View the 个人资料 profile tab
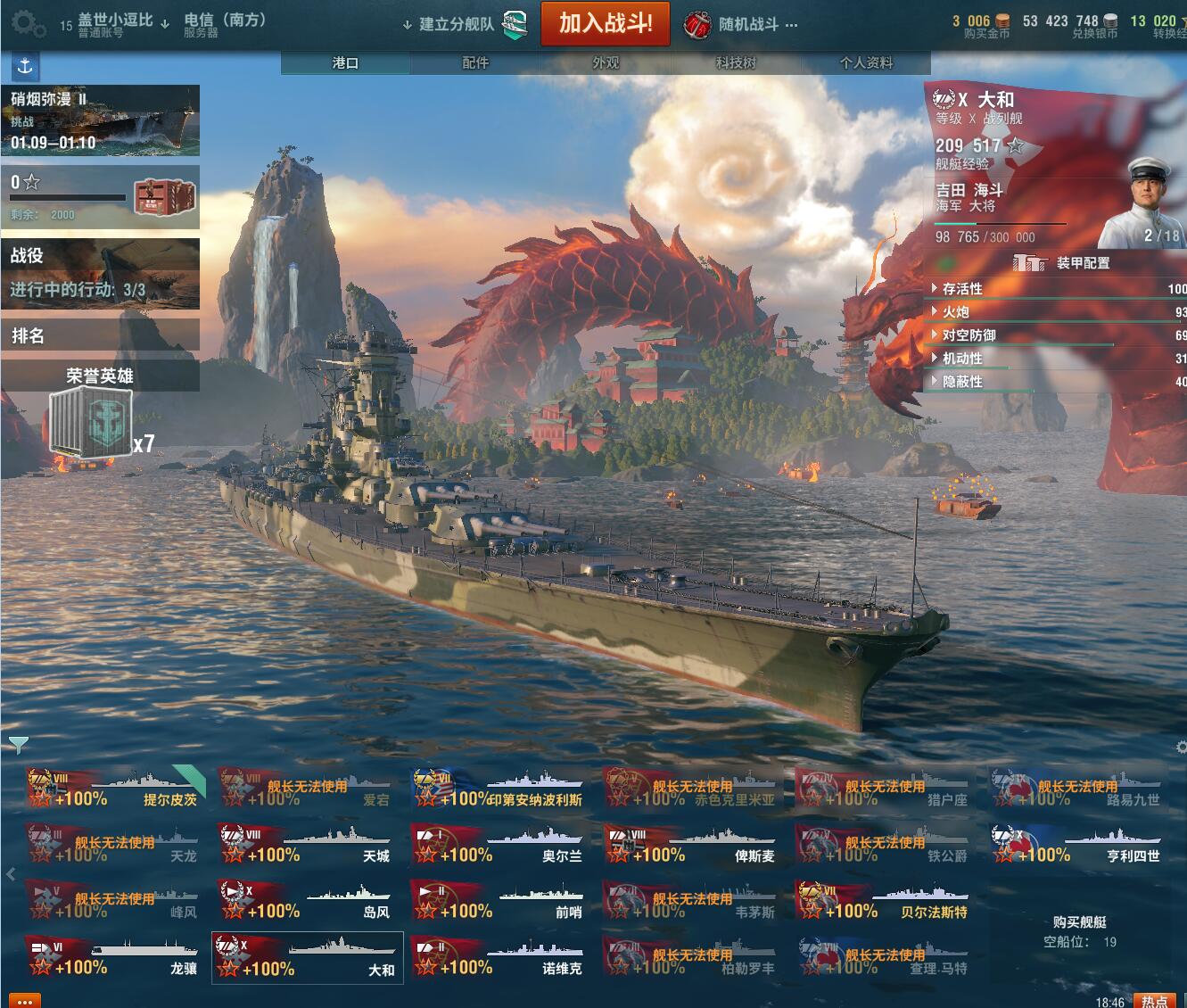 tap(865, 62)
